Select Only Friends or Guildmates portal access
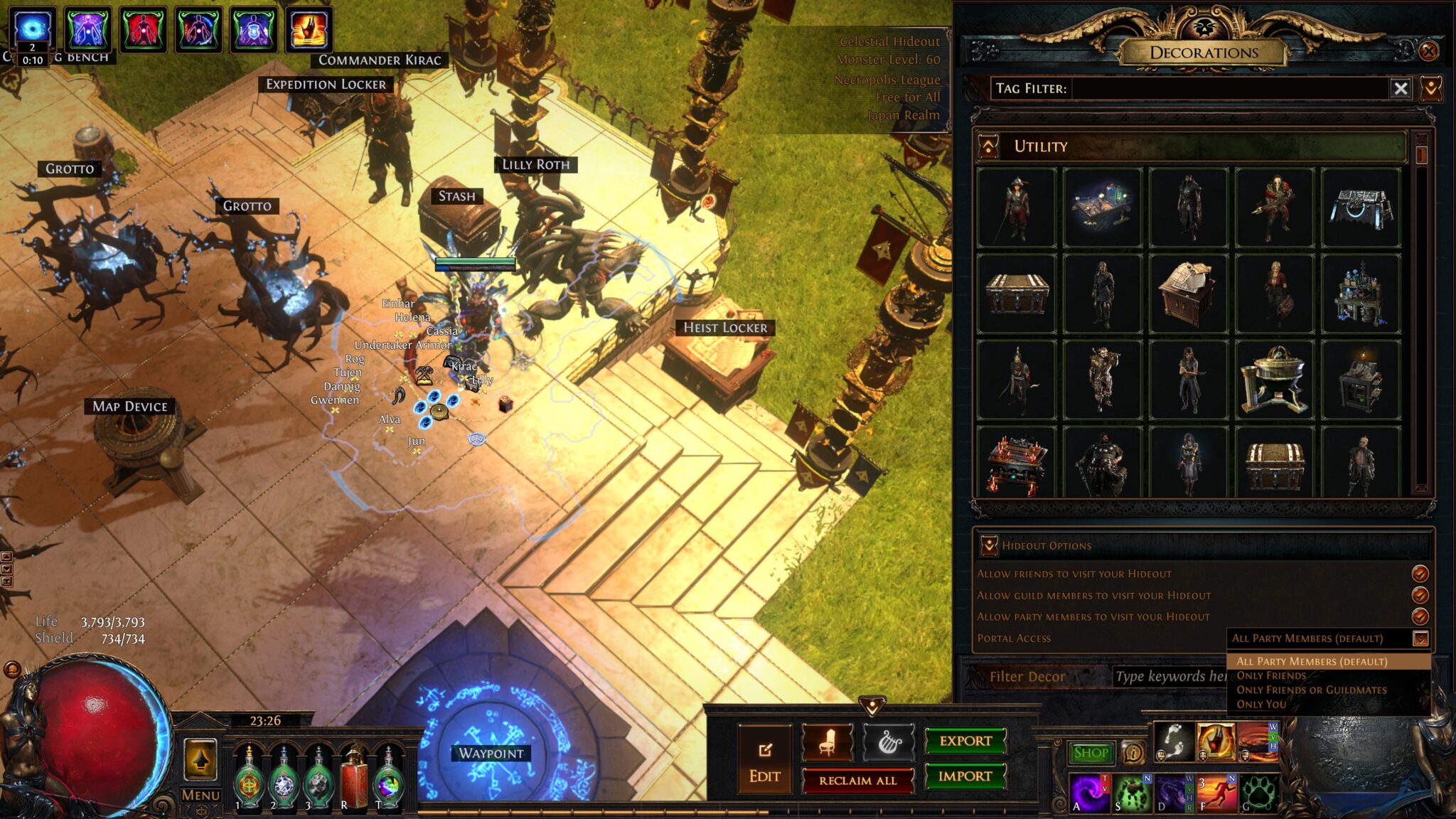Image resolution: width=1456 pixels, height=819 pixels. point(1311,690)
